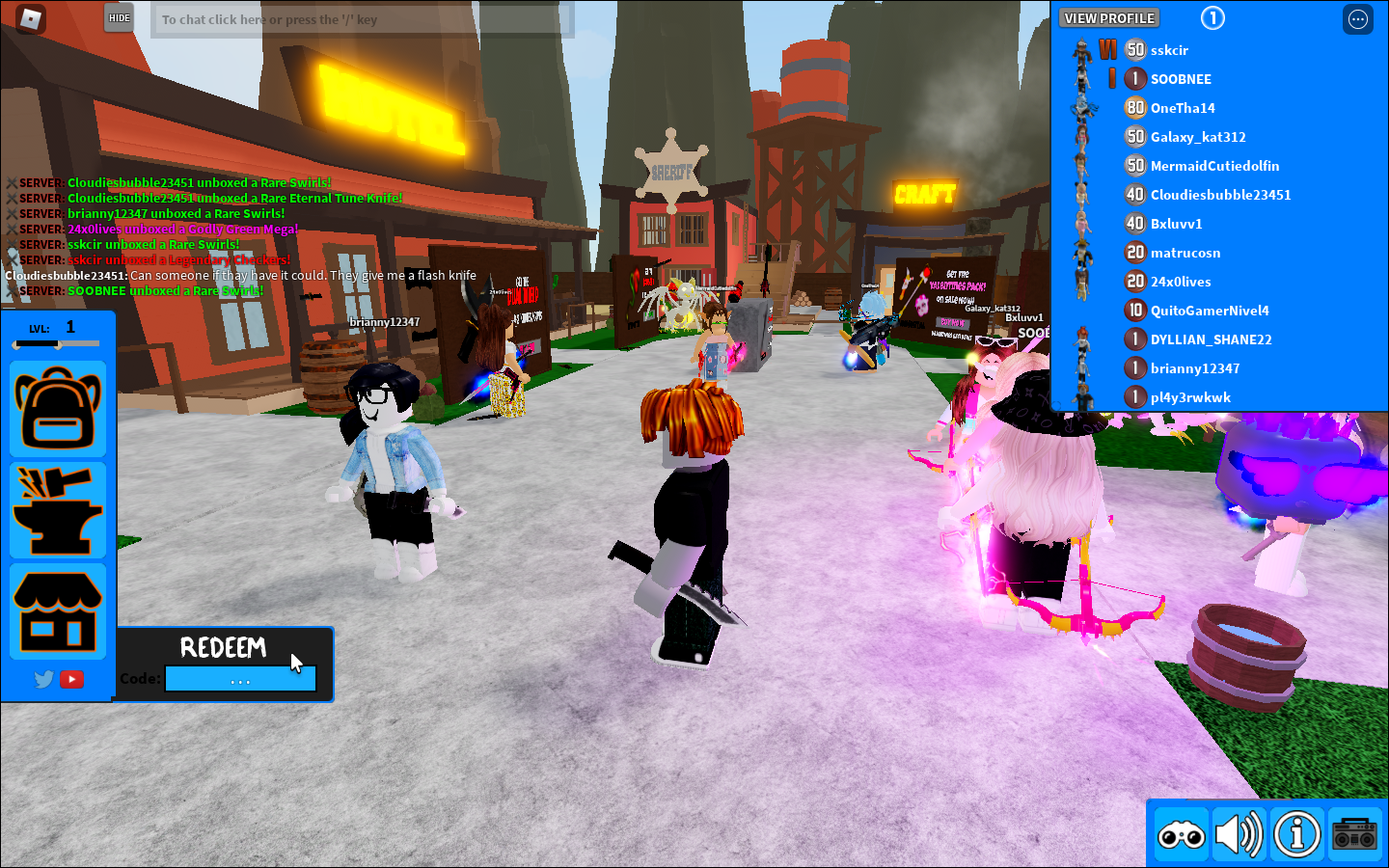This screenshot has width=1389, height=868.
Task: Open the game's YouTube link
Action: point(73,679)
